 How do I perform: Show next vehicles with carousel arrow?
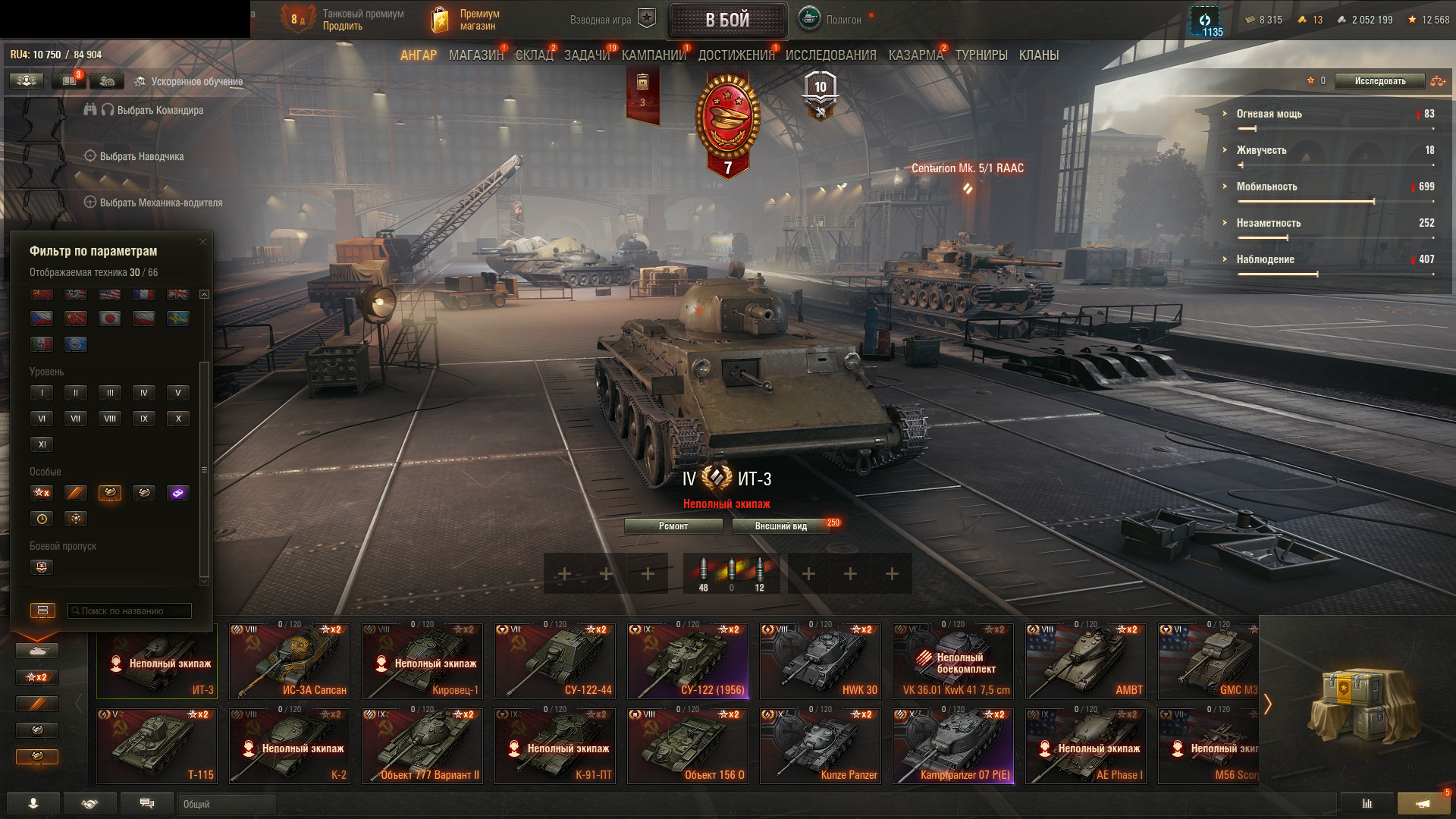tap(1267, 704)
